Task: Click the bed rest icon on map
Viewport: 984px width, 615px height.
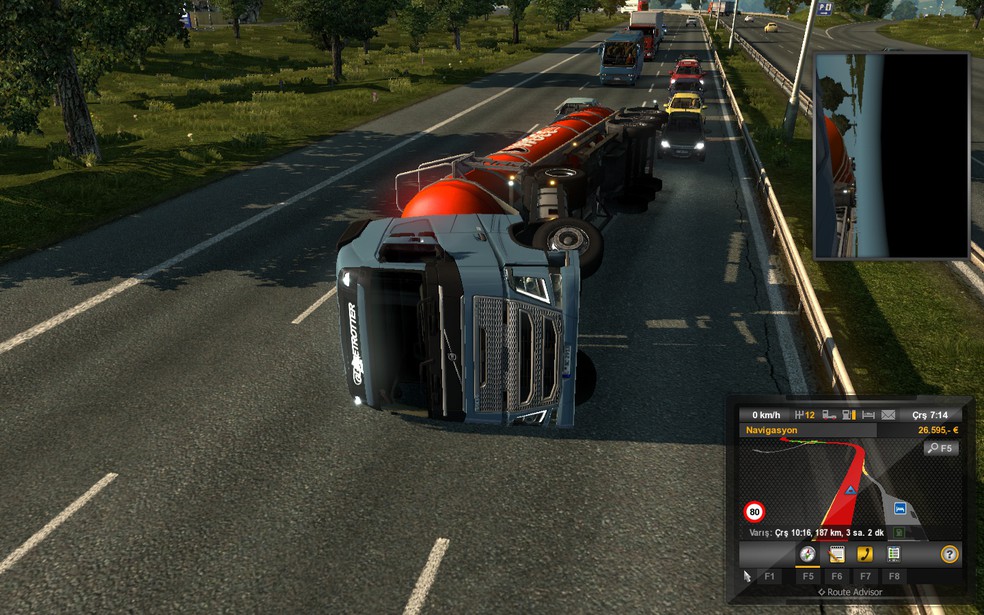Action: [x=900, y=508]
